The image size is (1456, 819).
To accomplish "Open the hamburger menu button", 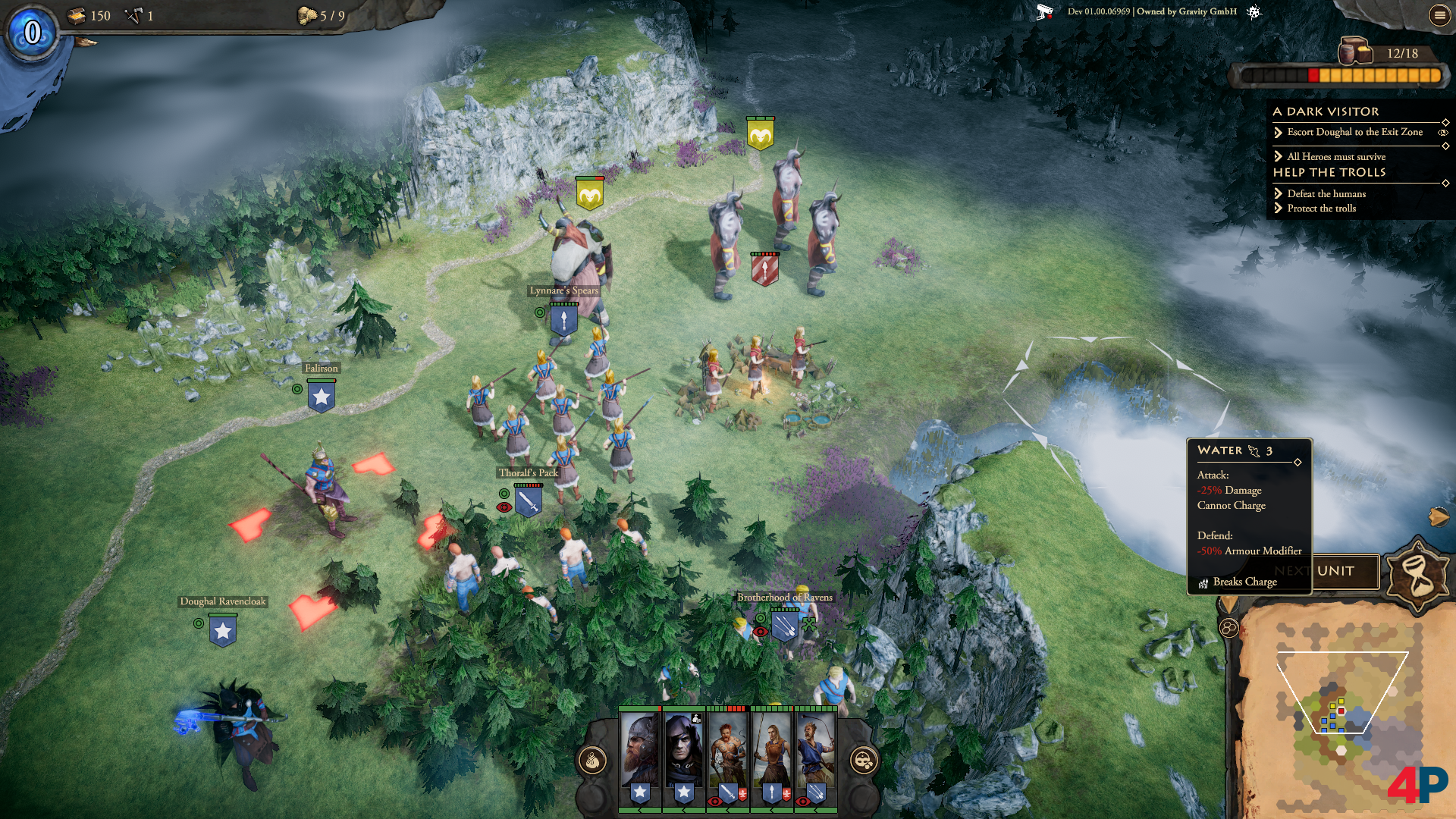I will pos(1439,15).
